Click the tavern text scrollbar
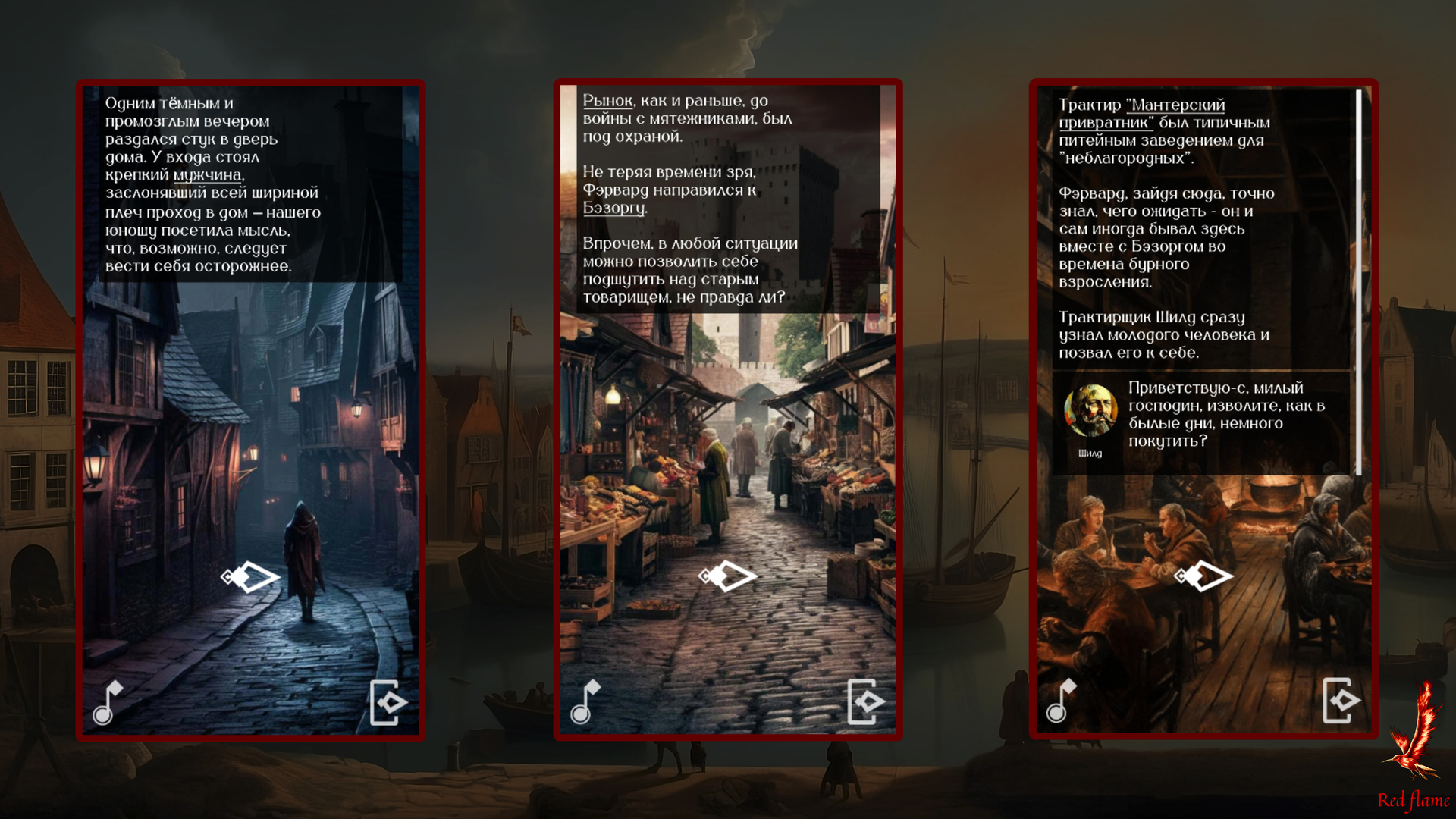Viewport: 1456px width, 819px height. coord(1358,281)
